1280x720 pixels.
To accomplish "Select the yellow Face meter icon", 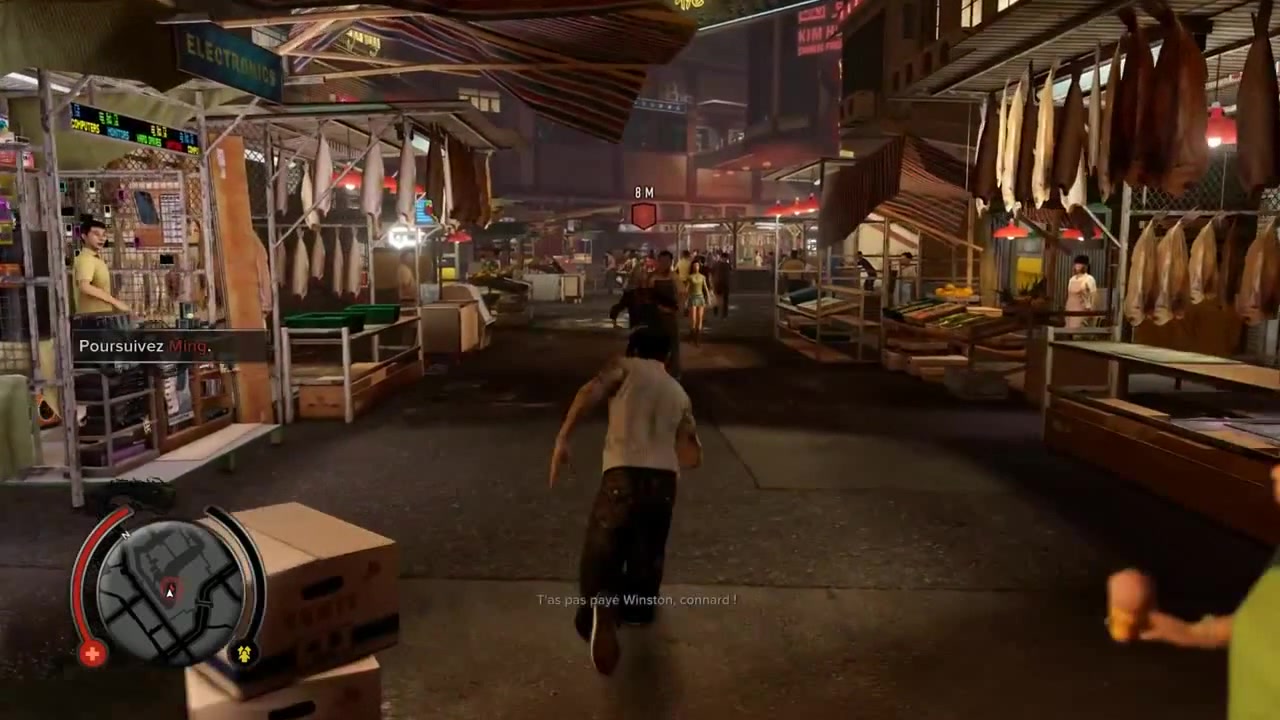I will 244,654.
